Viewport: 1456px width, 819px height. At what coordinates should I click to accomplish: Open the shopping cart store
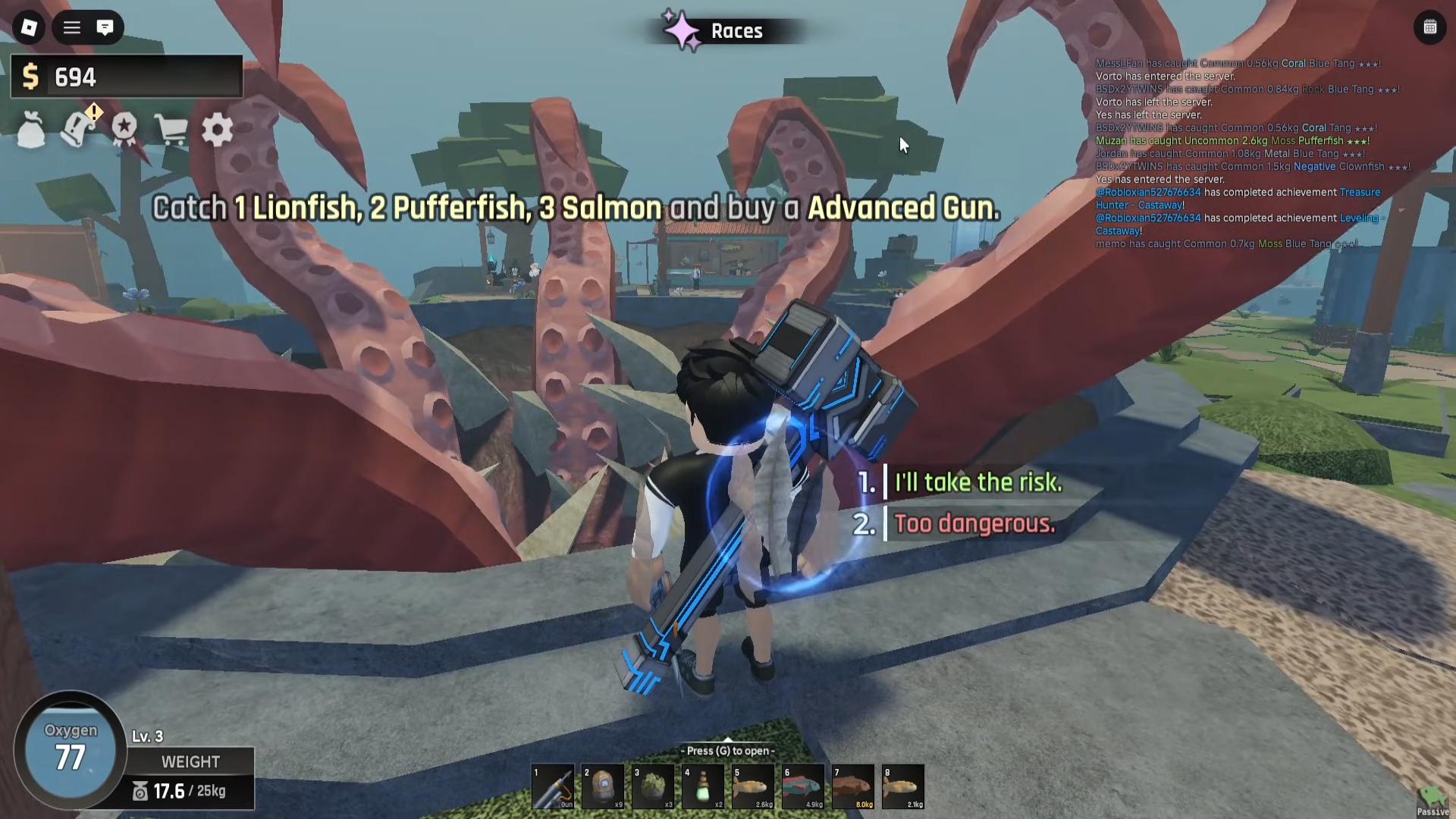[x=171, y=130]
